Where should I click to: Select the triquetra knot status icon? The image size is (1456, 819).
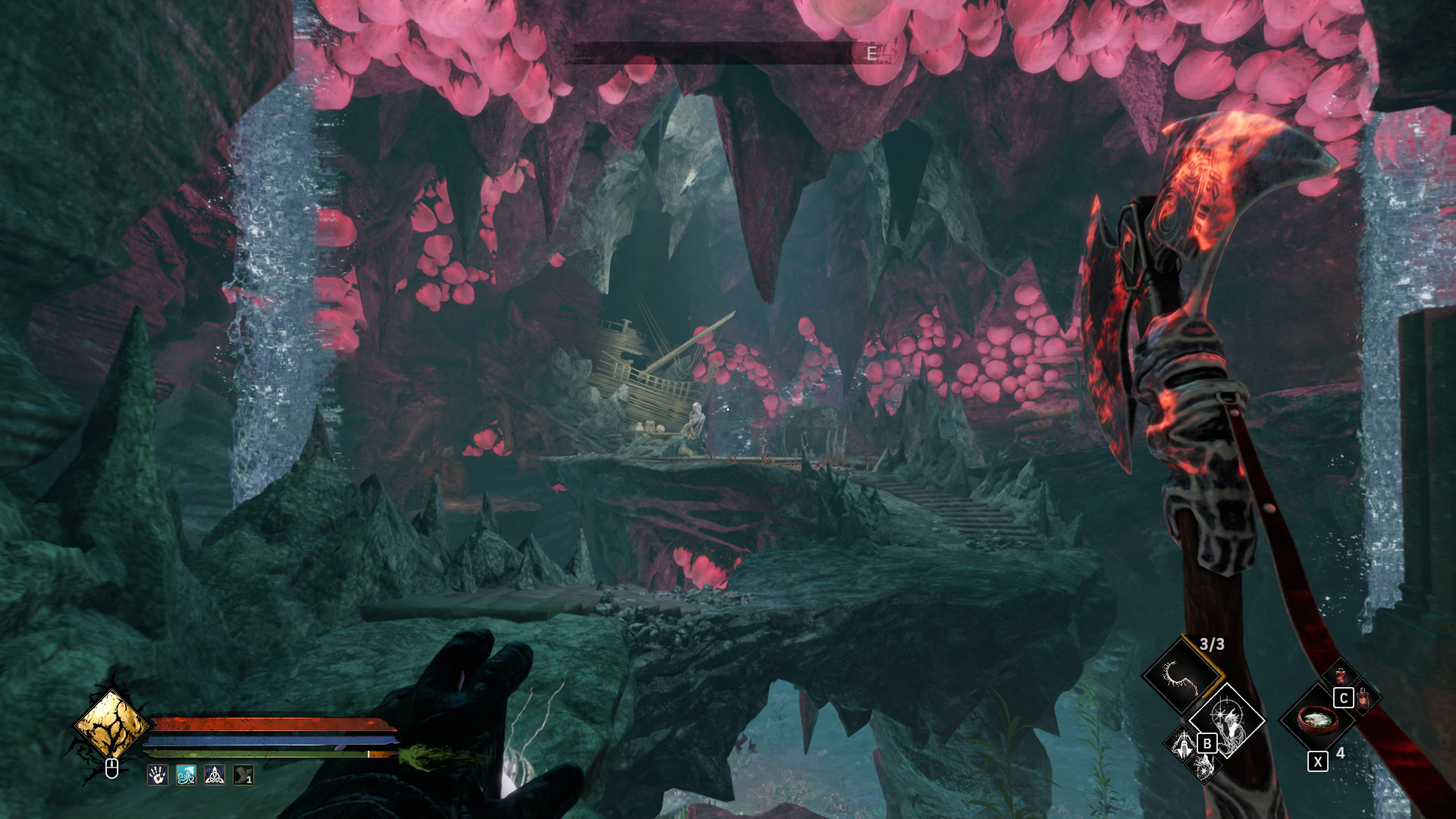[x=215, y=775]
